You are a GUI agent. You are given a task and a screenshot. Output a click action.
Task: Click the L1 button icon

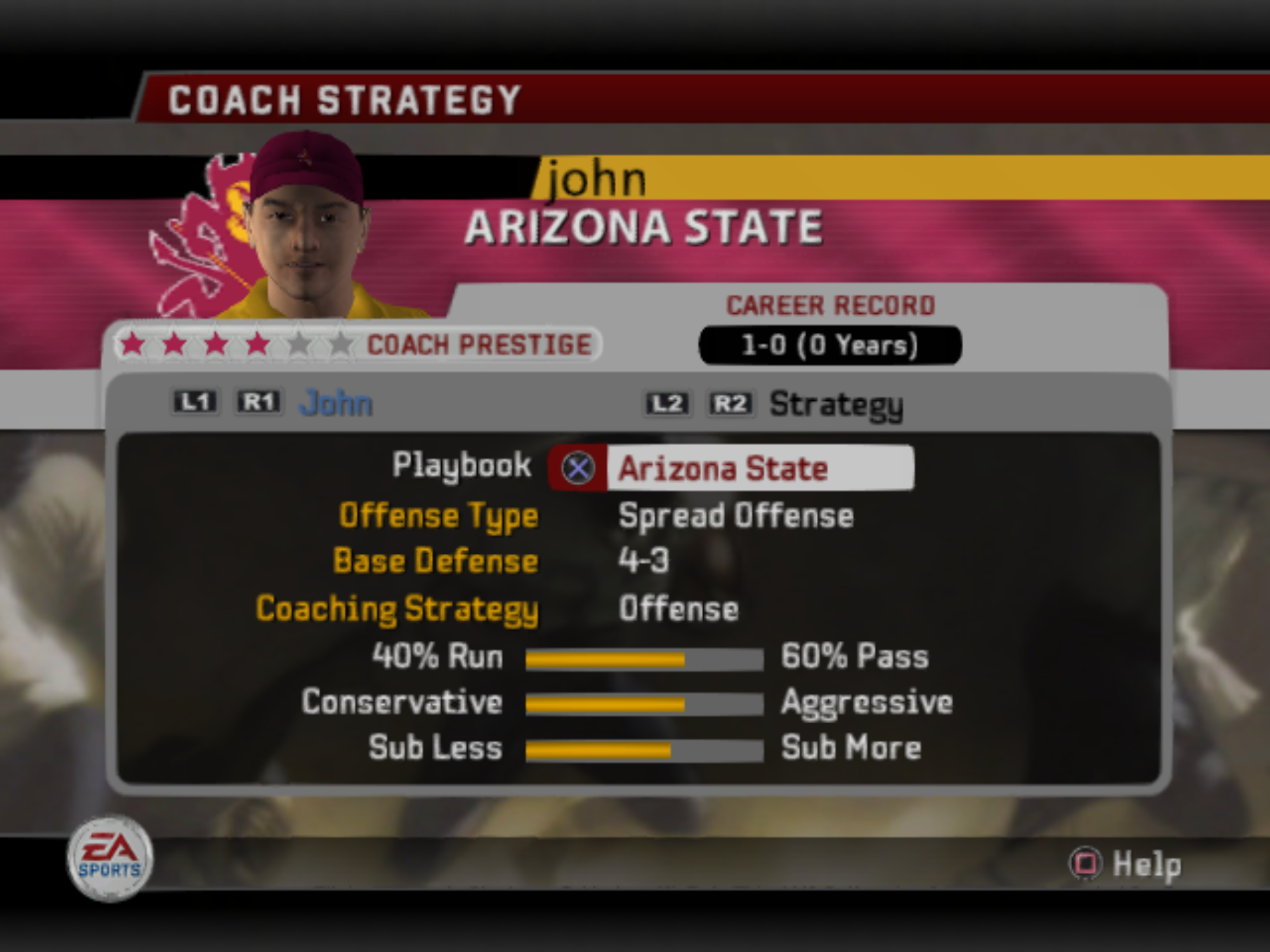[195, 402]
